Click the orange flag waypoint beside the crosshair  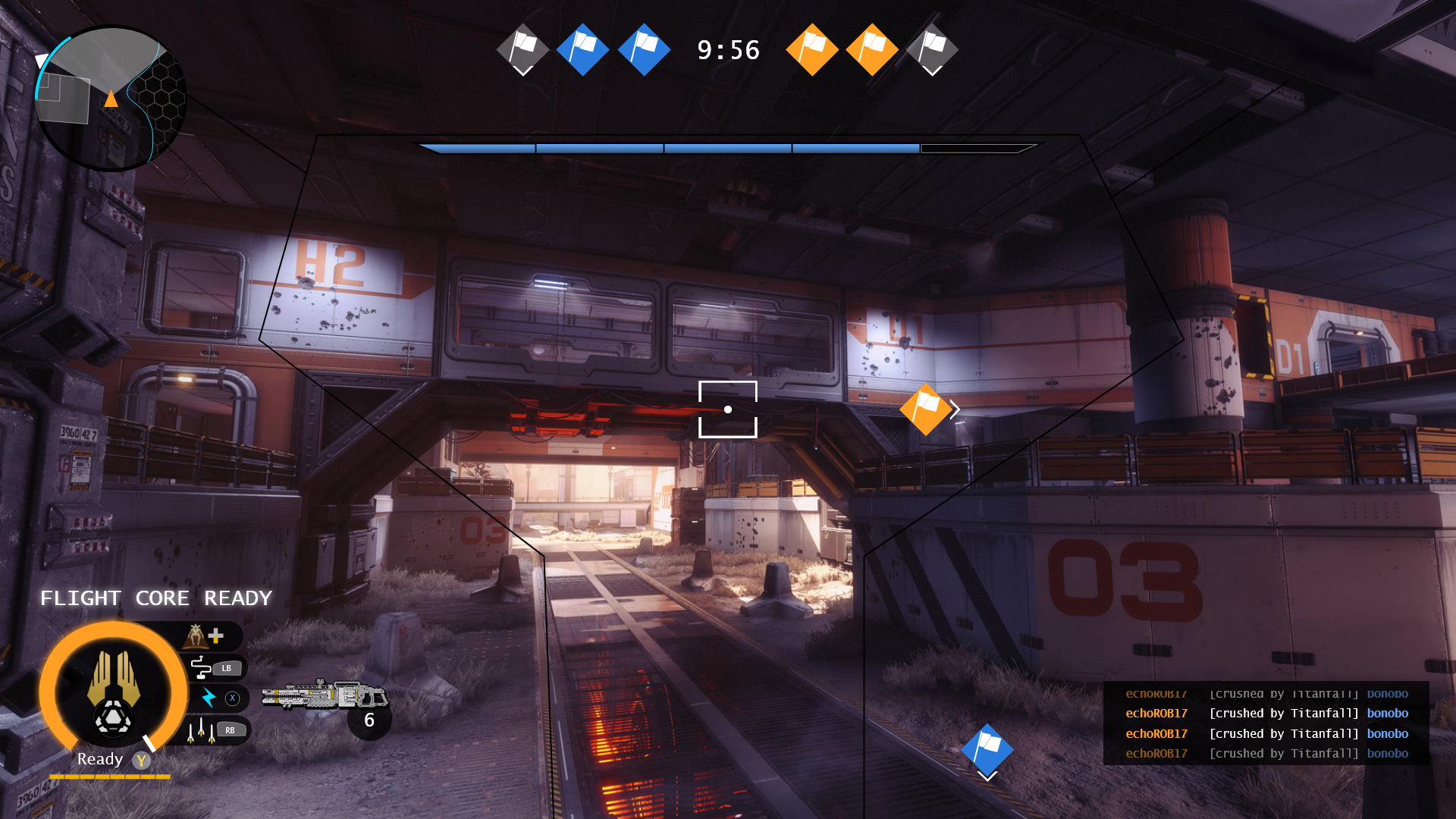point(925,409)
